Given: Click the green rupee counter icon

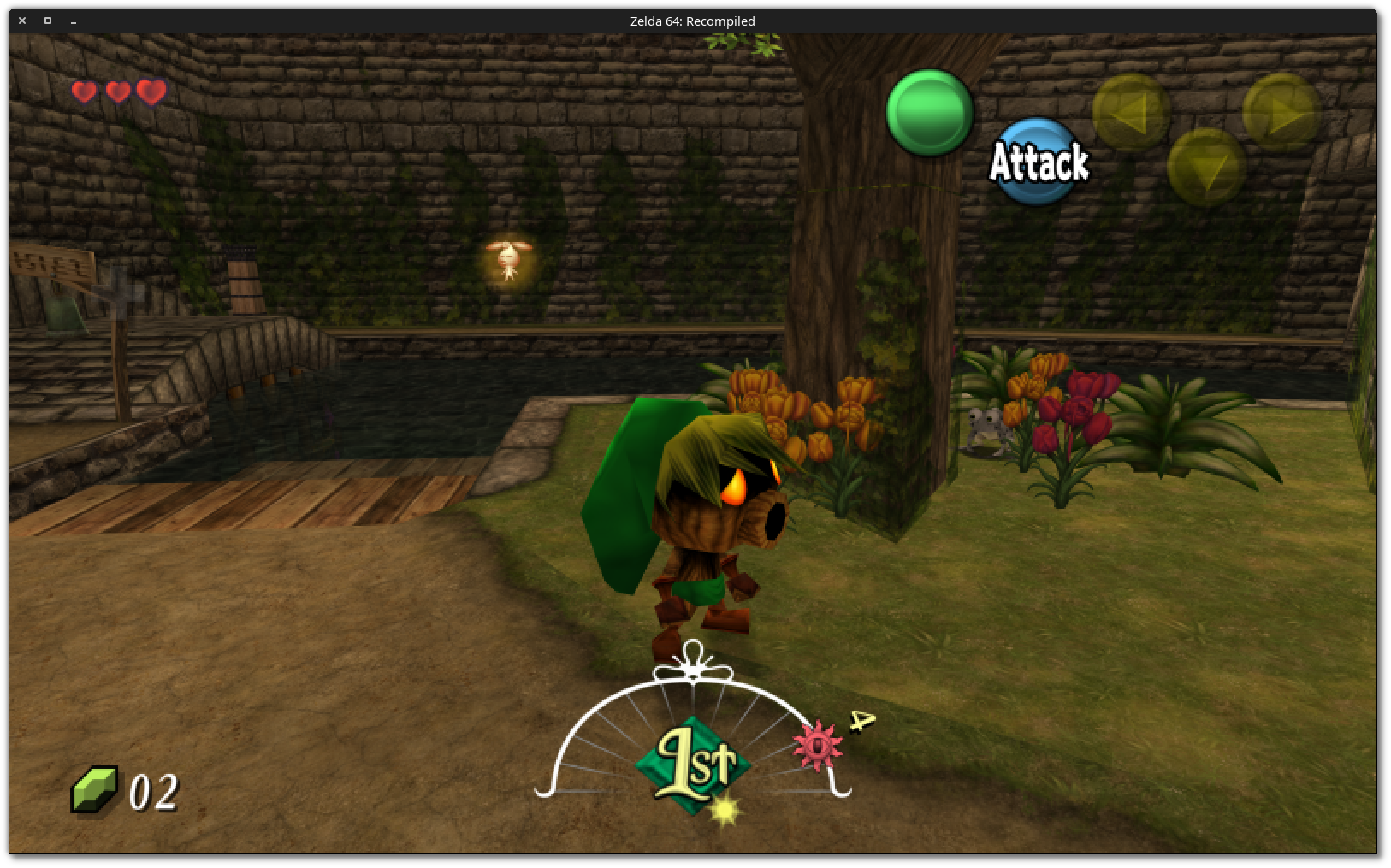Looking at the screenshot, I should (96, 788).
